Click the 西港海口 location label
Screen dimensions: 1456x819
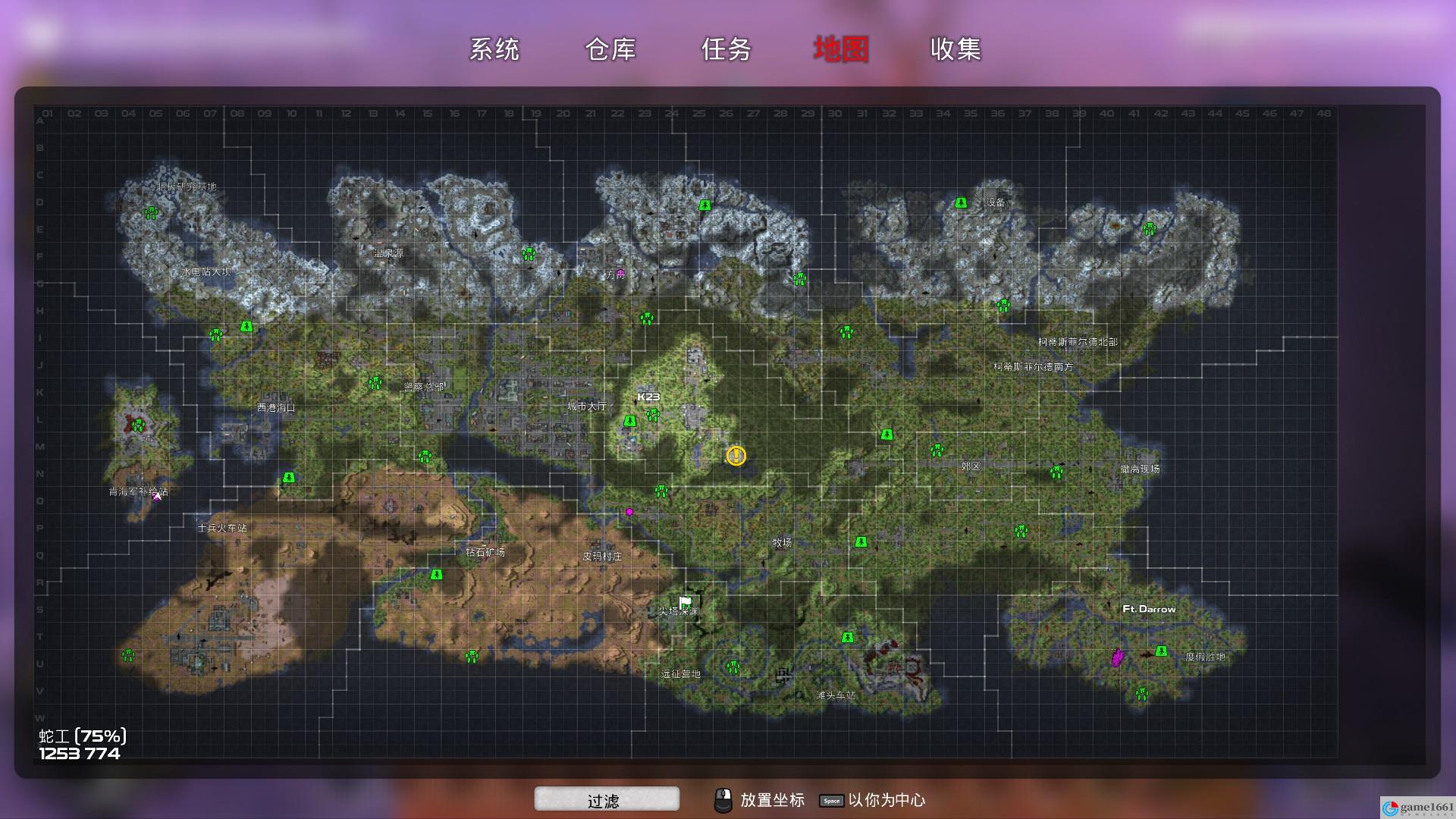coord(276,407)
